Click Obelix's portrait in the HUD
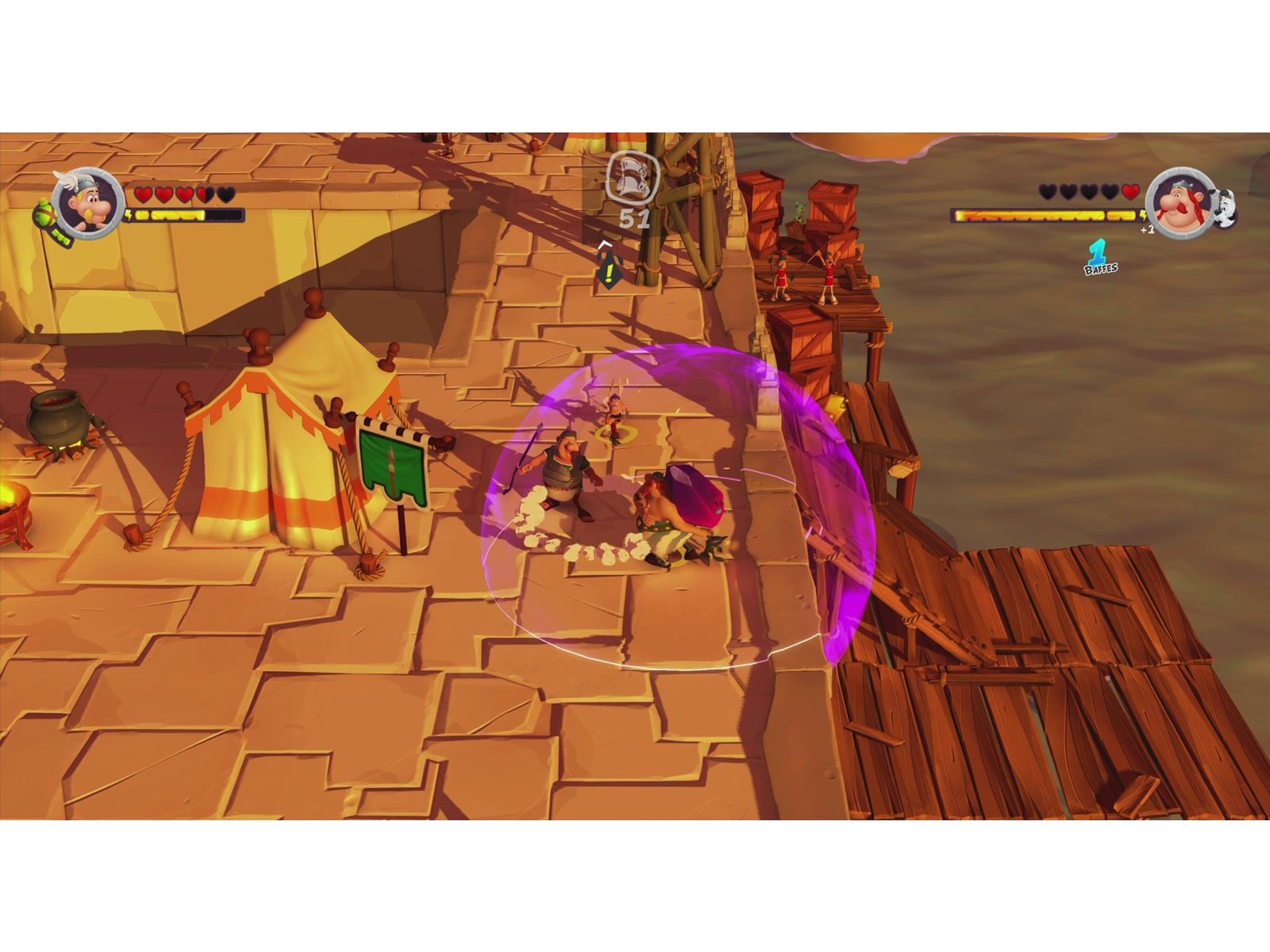The image size is (1270, 952). [1183, 208]
